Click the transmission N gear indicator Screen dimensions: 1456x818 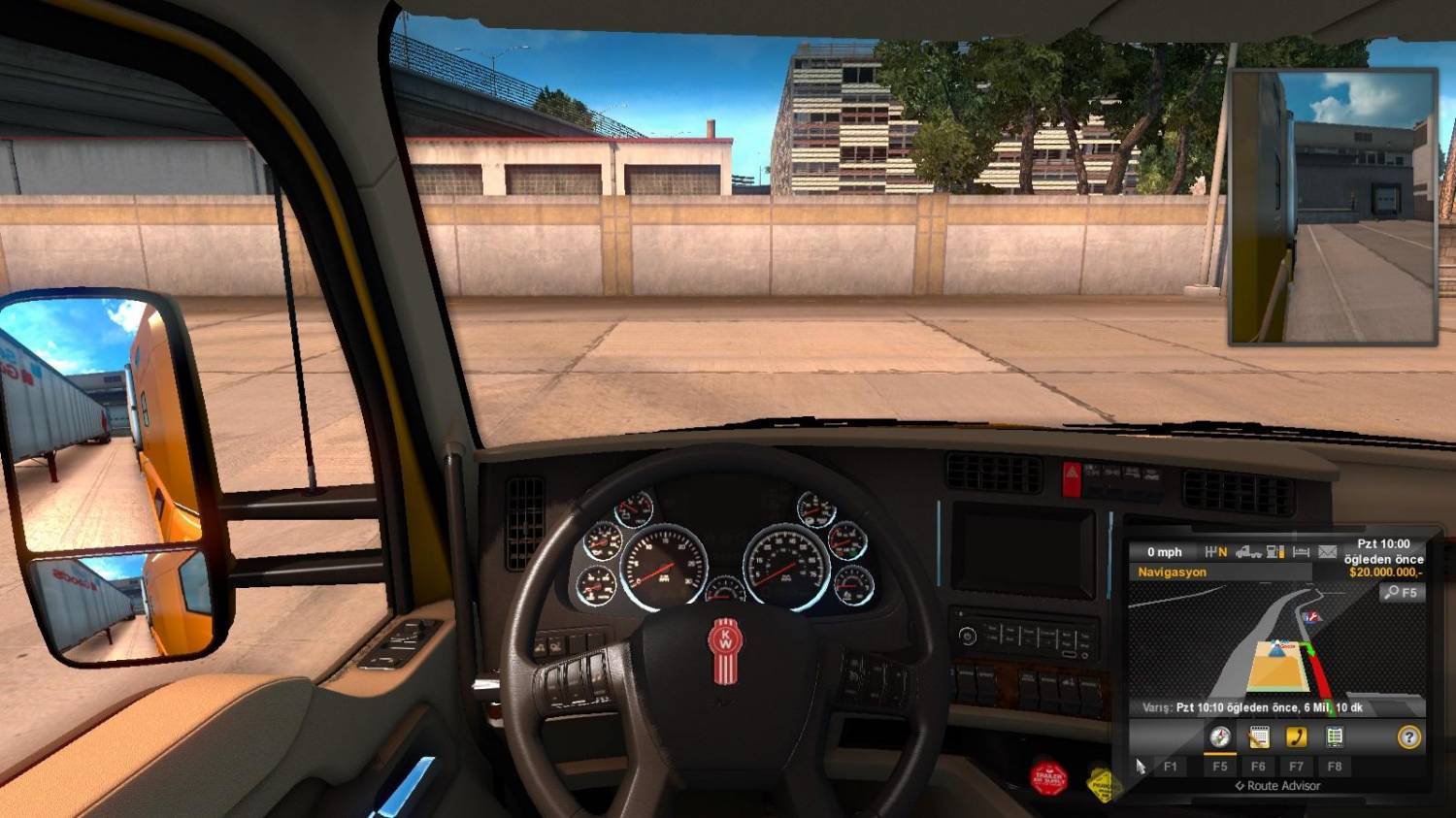1213,551
